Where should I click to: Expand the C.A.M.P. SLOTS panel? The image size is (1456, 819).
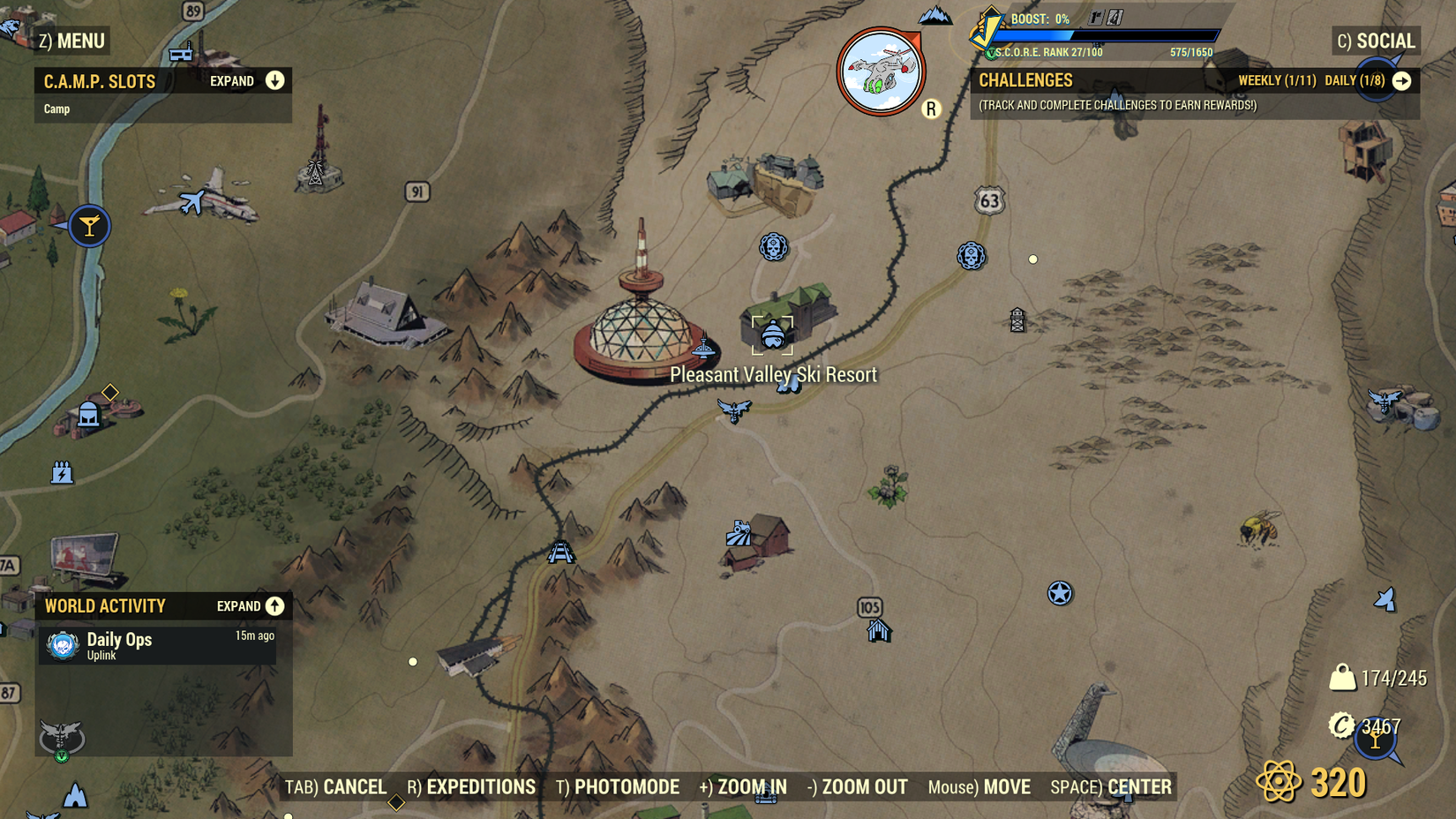point(275,80)
